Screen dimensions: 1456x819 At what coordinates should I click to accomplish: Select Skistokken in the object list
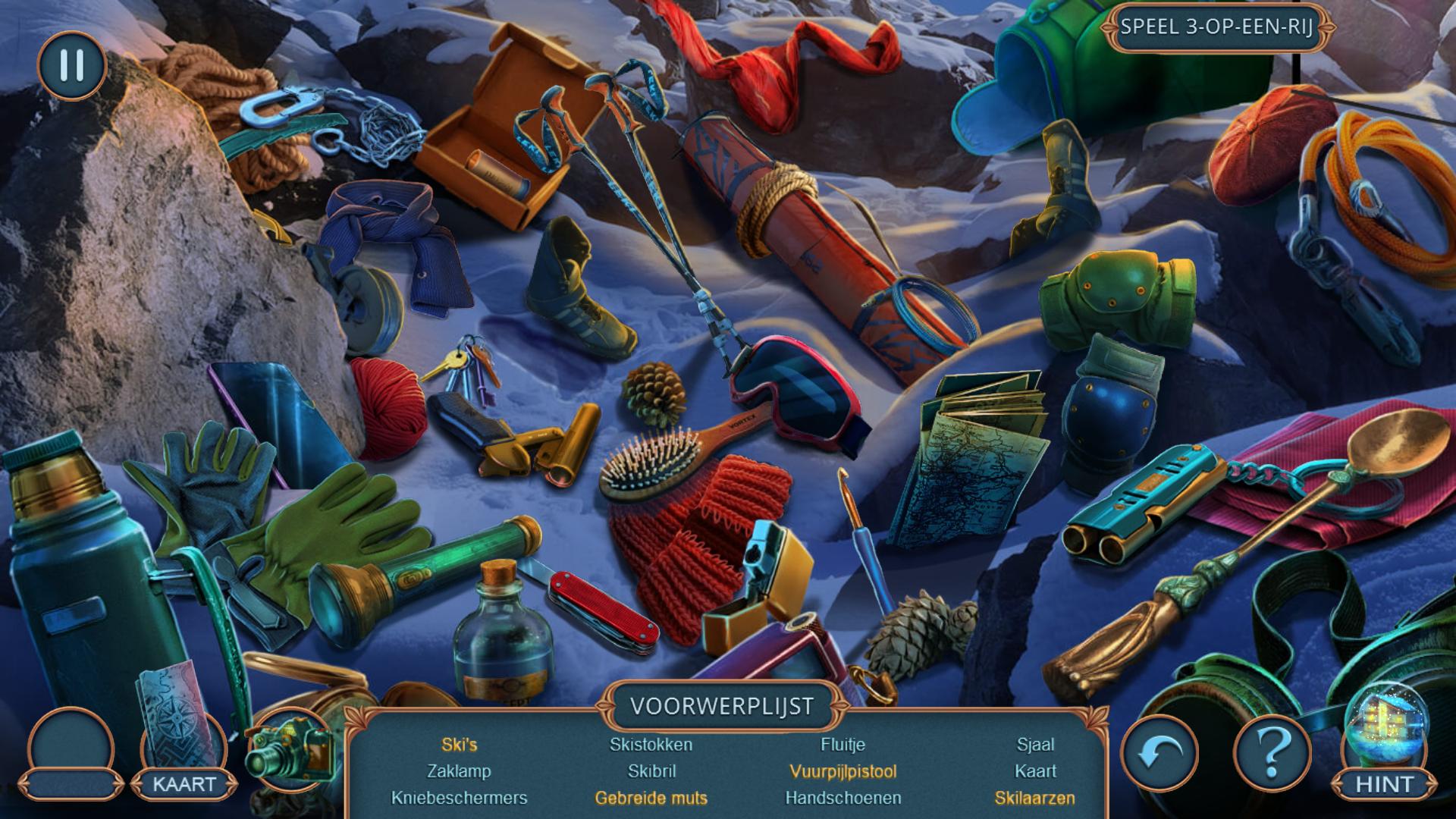point(651,745)
